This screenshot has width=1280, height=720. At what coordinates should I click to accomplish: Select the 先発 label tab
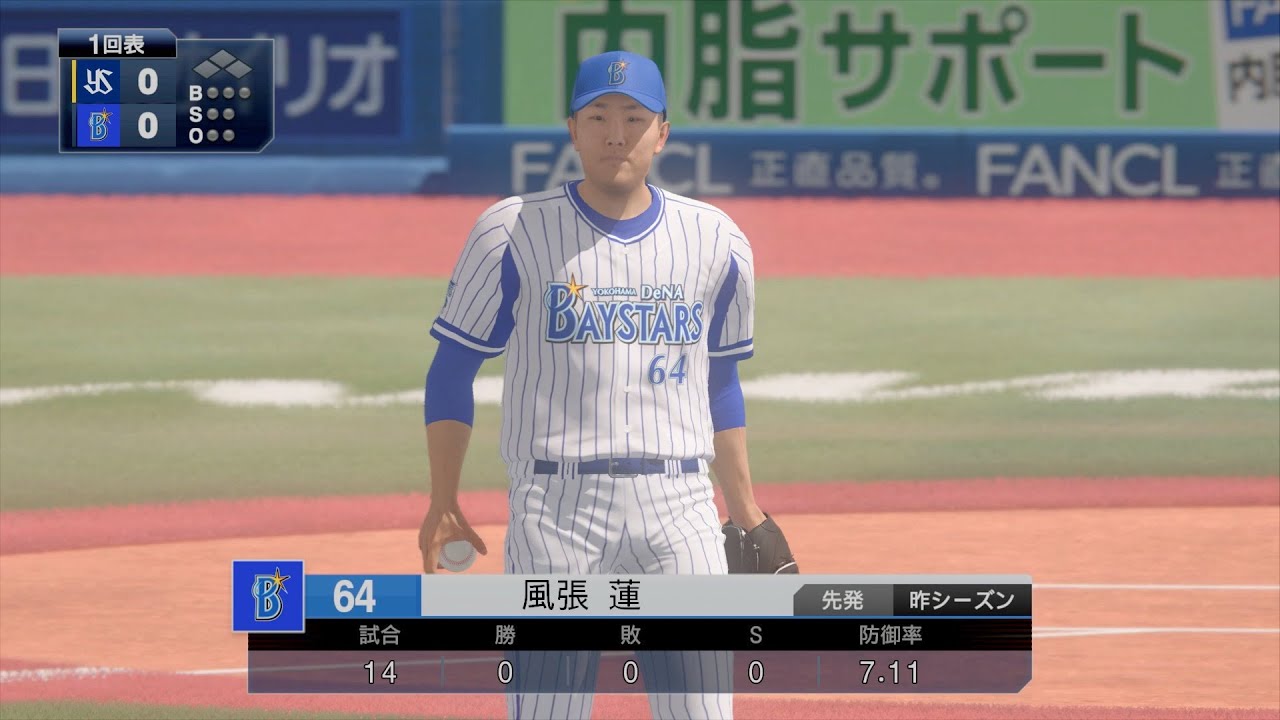pyautogui.click(x=842, y=600)
